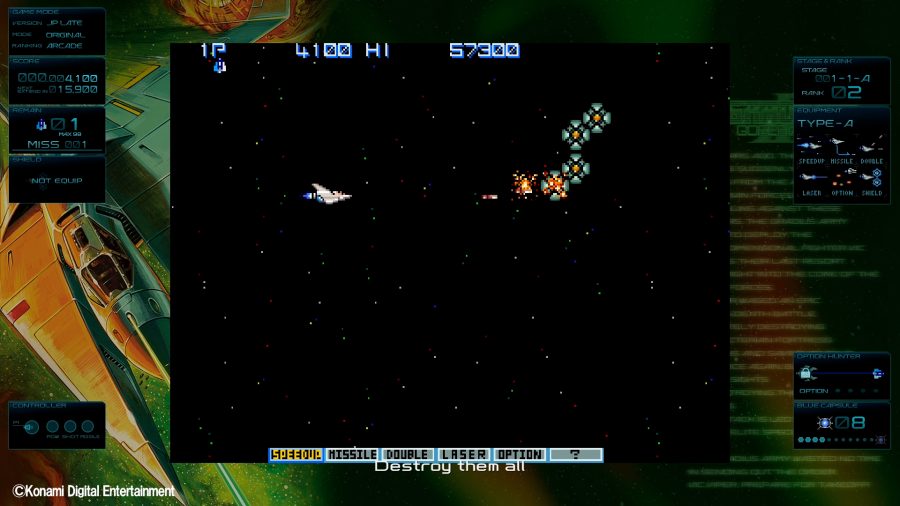900x506 pixels.
Task: Select the highlighted SPEEDUP power meter slot
Action: tap(296, 454)
